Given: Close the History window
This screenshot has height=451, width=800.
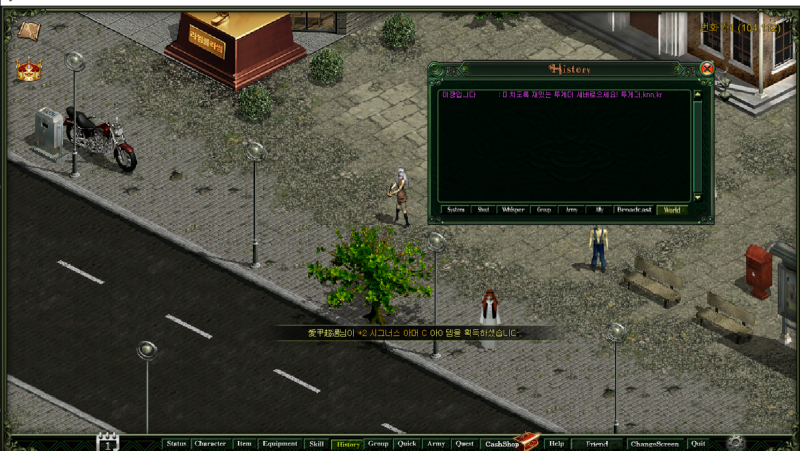Looking at the screenshot, I should point(707,69).
